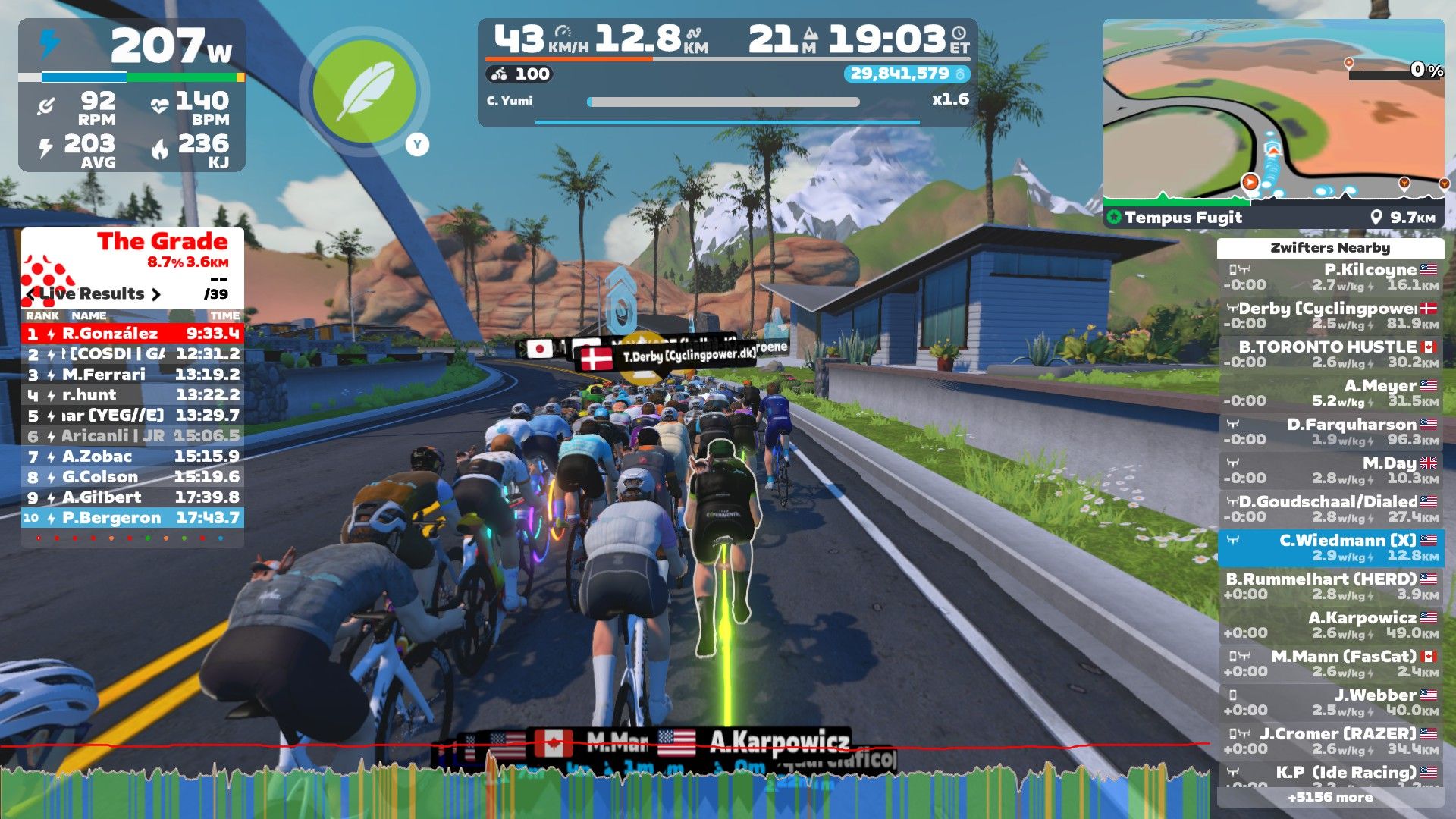Select B.TORONTO HUSTLE rider row
This screenshot has width=1456, height=819.
point(1330,355)
